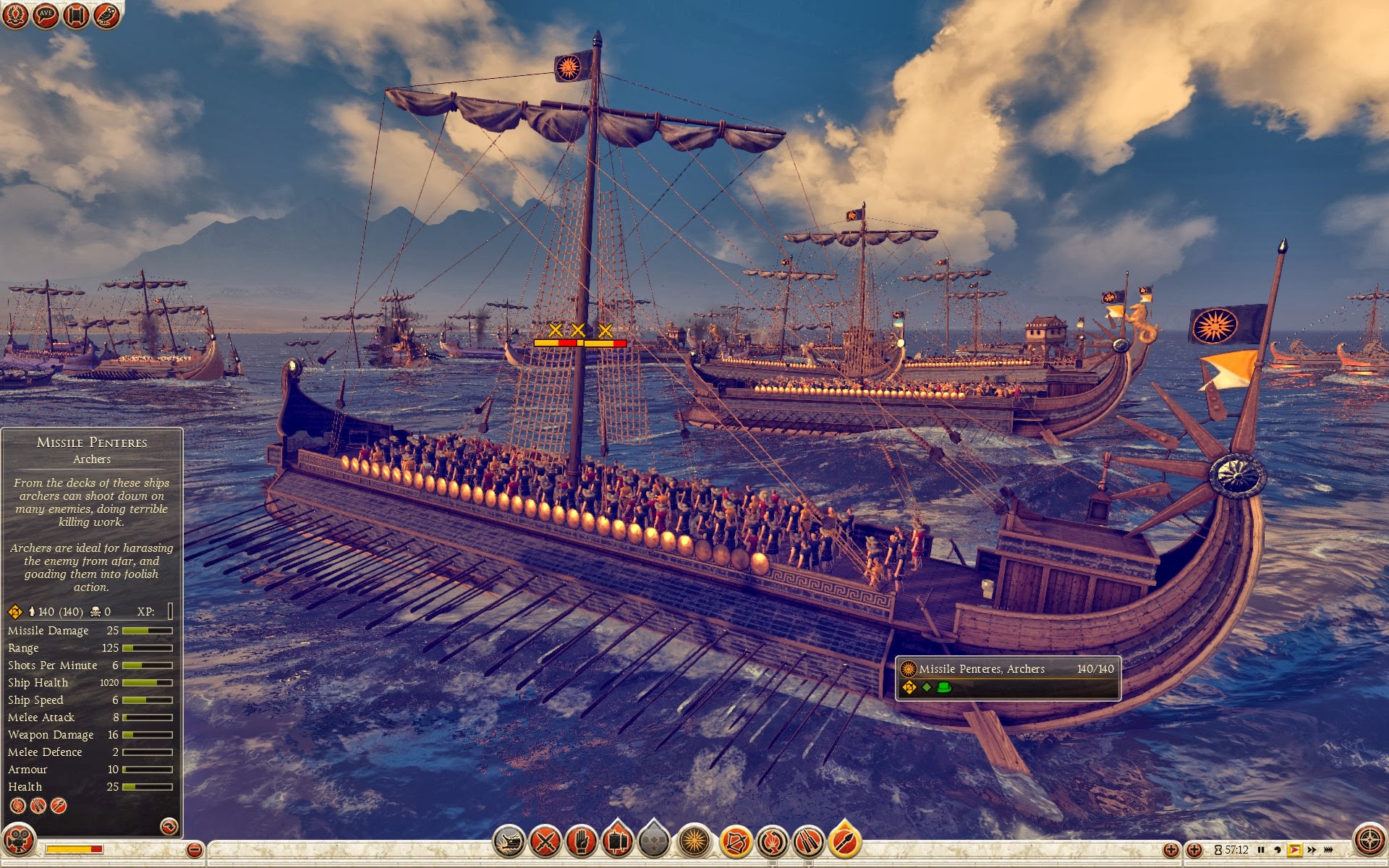
Task: Open the AVE chat bubble
Action: click(46, 15)
